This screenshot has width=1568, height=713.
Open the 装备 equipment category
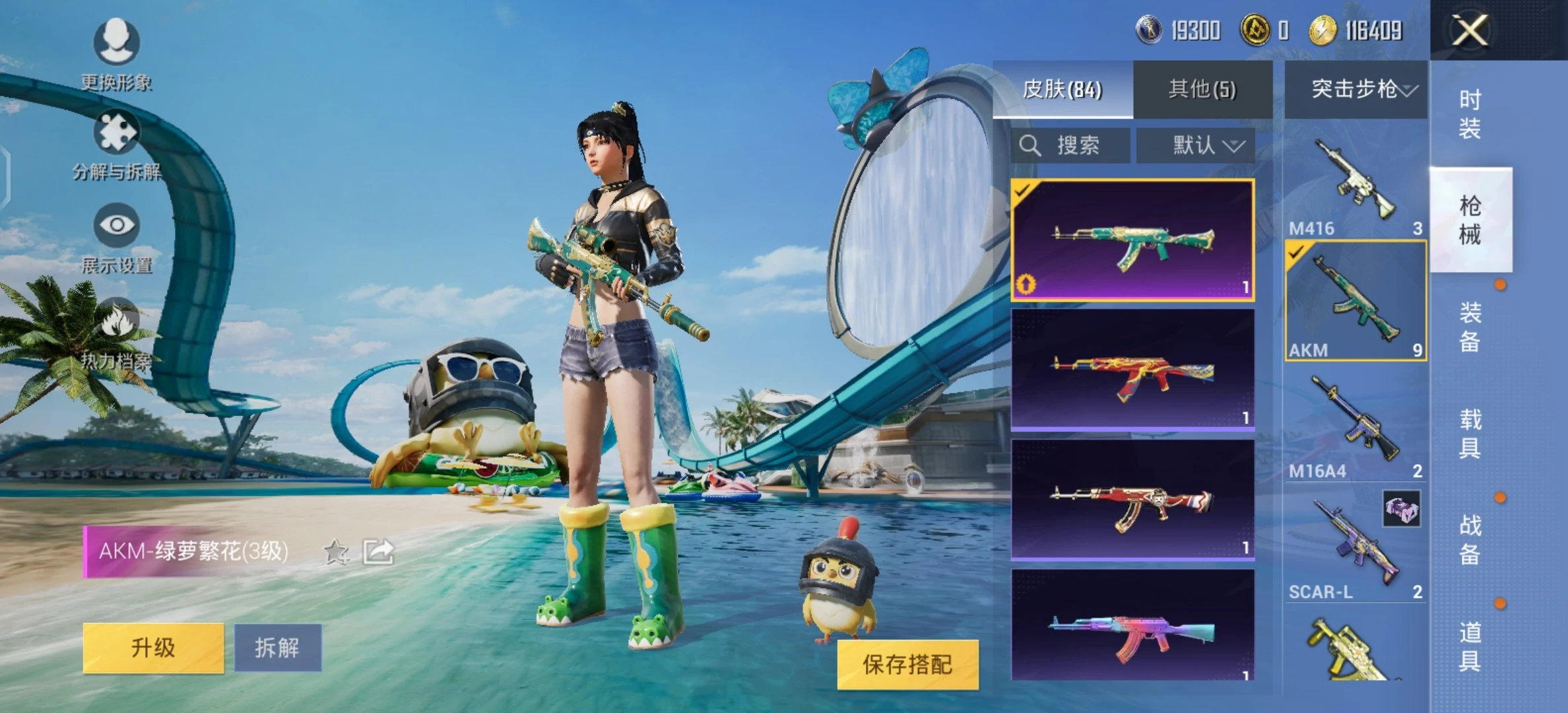[1470, 327]
